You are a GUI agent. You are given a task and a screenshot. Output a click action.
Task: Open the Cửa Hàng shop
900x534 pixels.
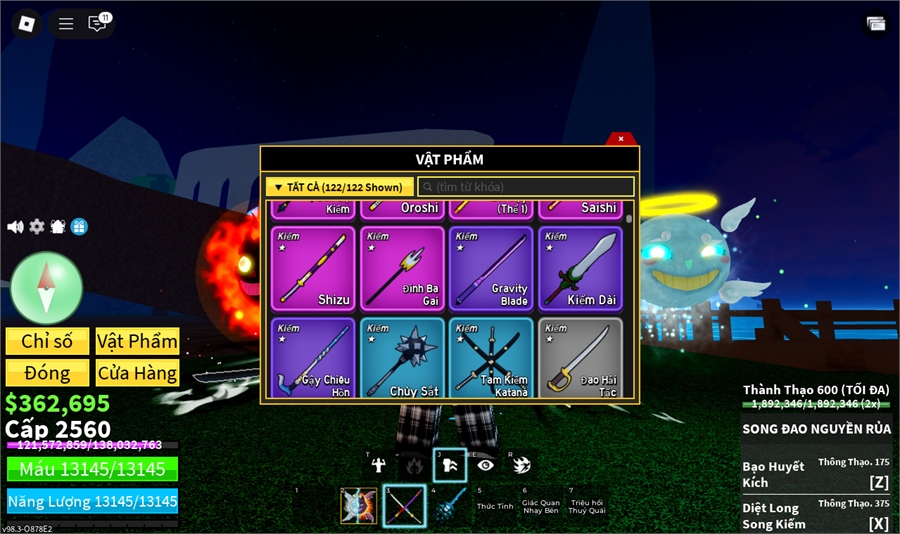137,373
